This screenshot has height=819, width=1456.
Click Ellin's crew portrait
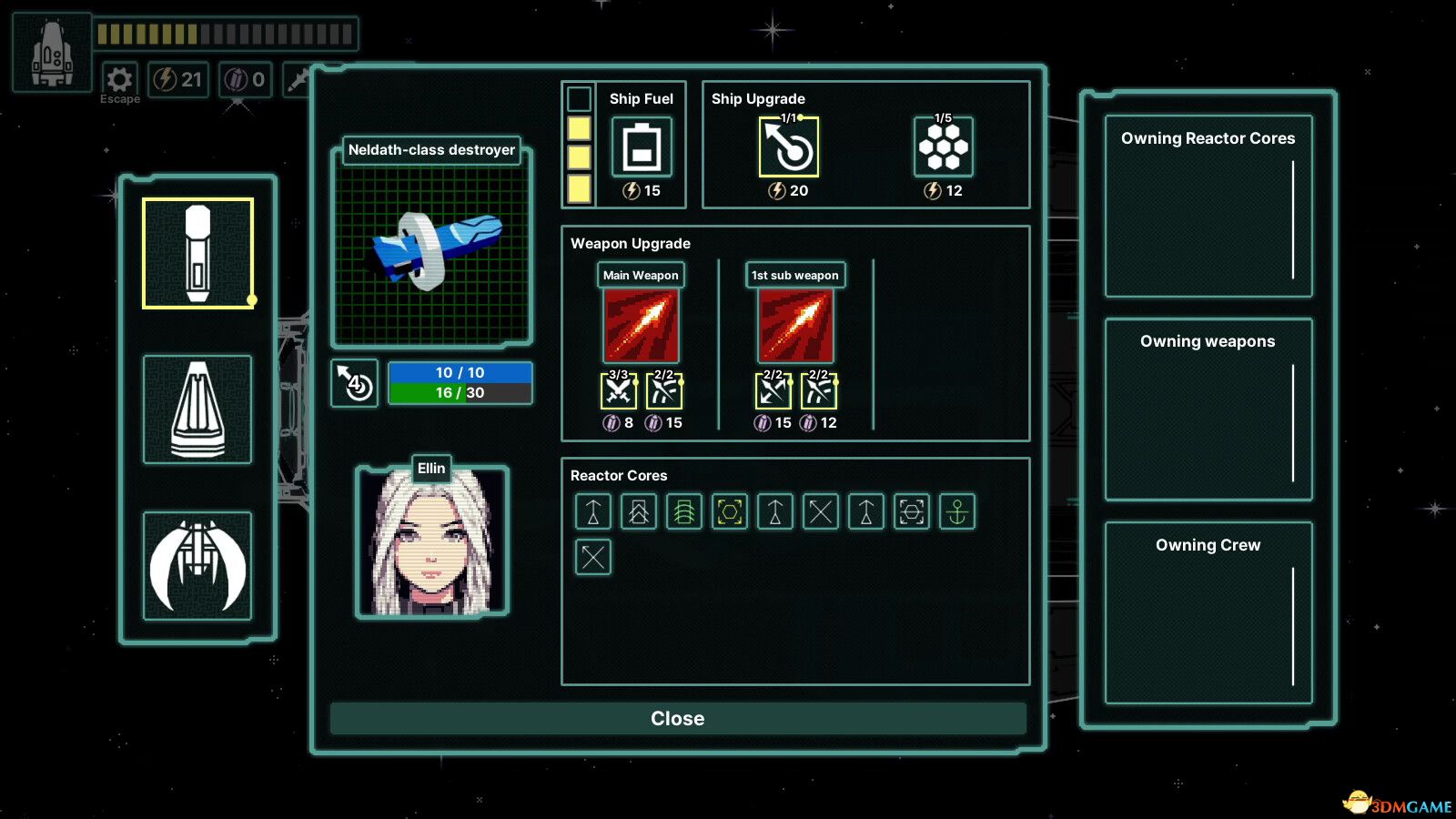click(x=431, y=543)
